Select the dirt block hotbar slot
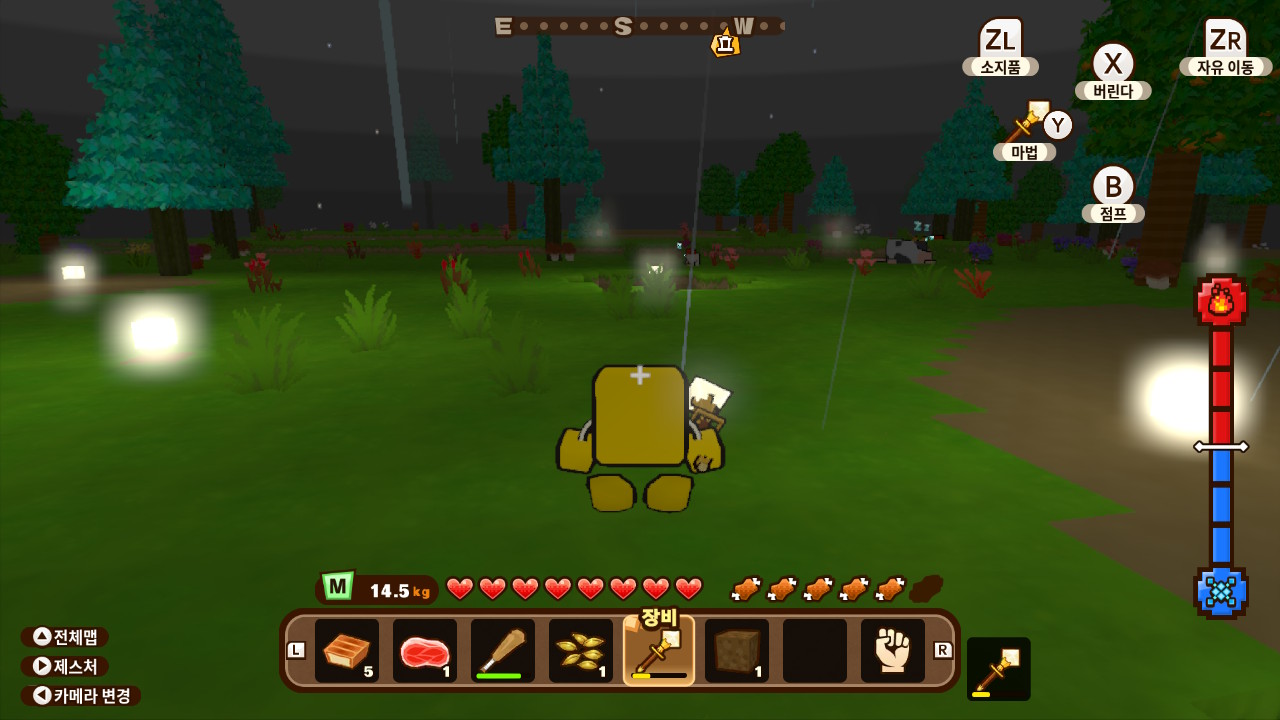 (x=737, y=651)
